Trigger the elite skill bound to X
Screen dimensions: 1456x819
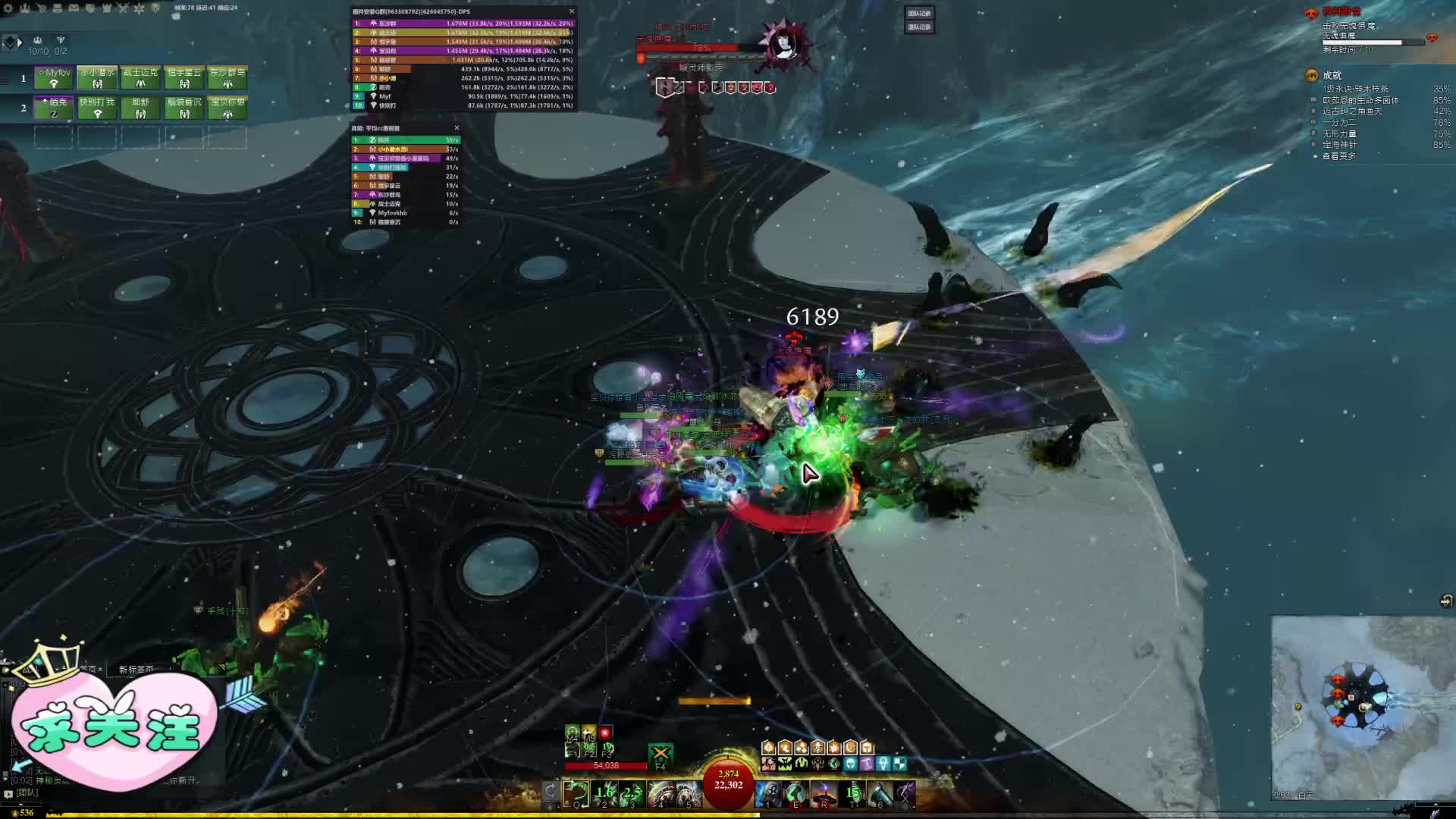(x=905, y=794)
